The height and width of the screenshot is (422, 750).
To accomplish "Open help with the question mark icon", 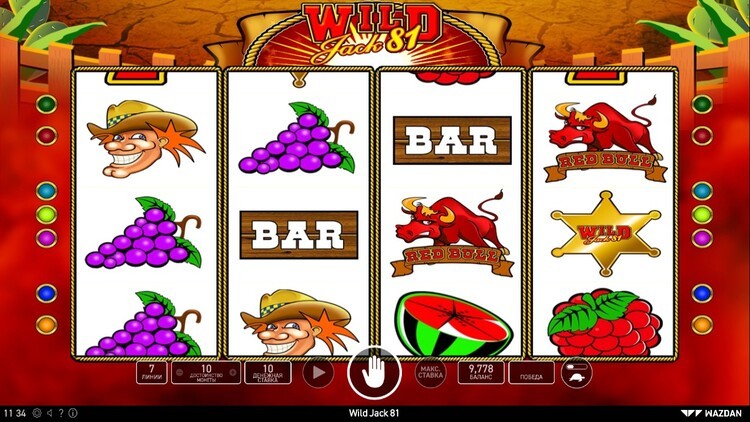I will click(x=60, y=412).
